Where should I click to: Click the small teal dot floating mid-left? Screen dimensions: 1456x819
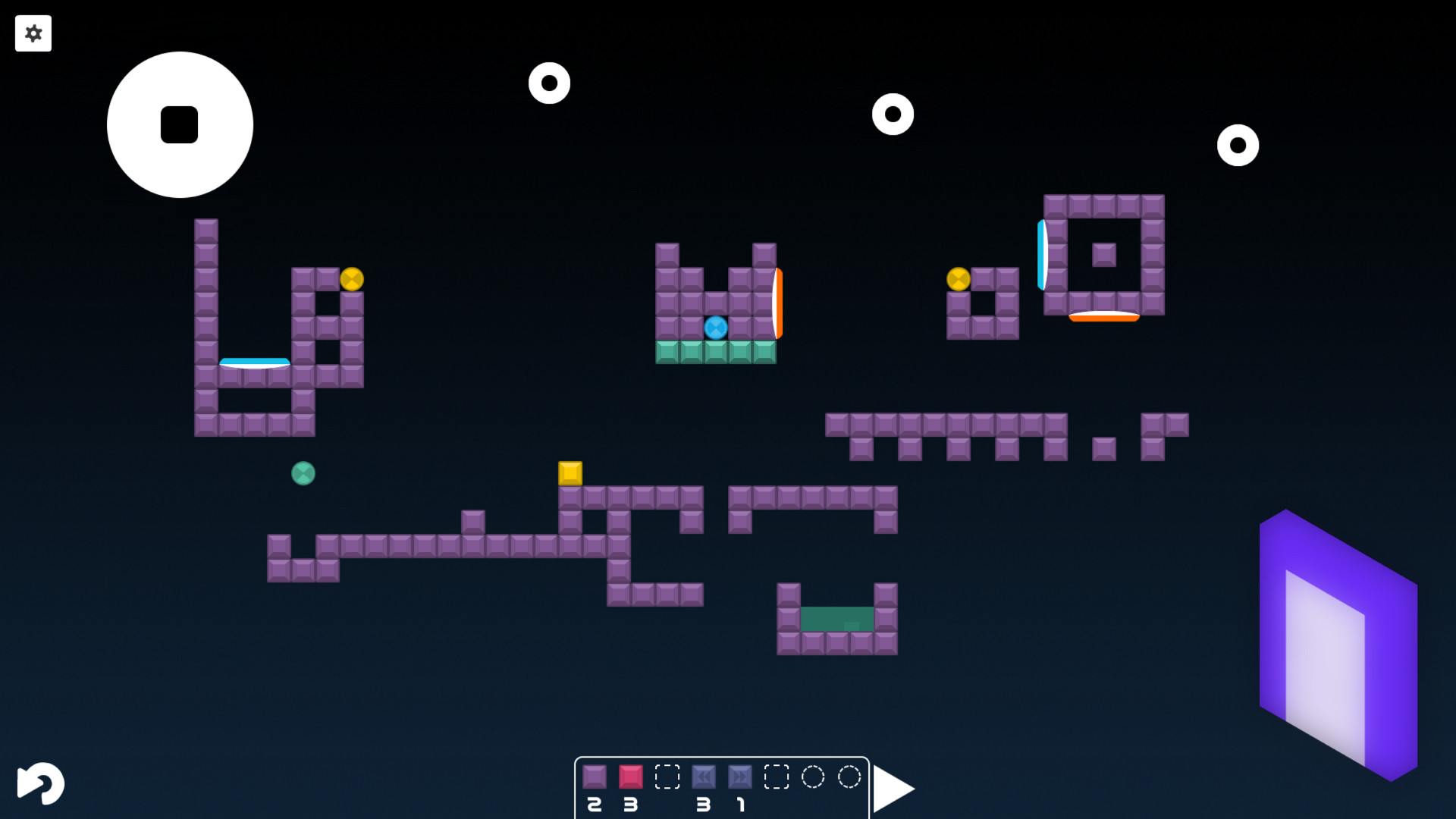coord(303,474)
